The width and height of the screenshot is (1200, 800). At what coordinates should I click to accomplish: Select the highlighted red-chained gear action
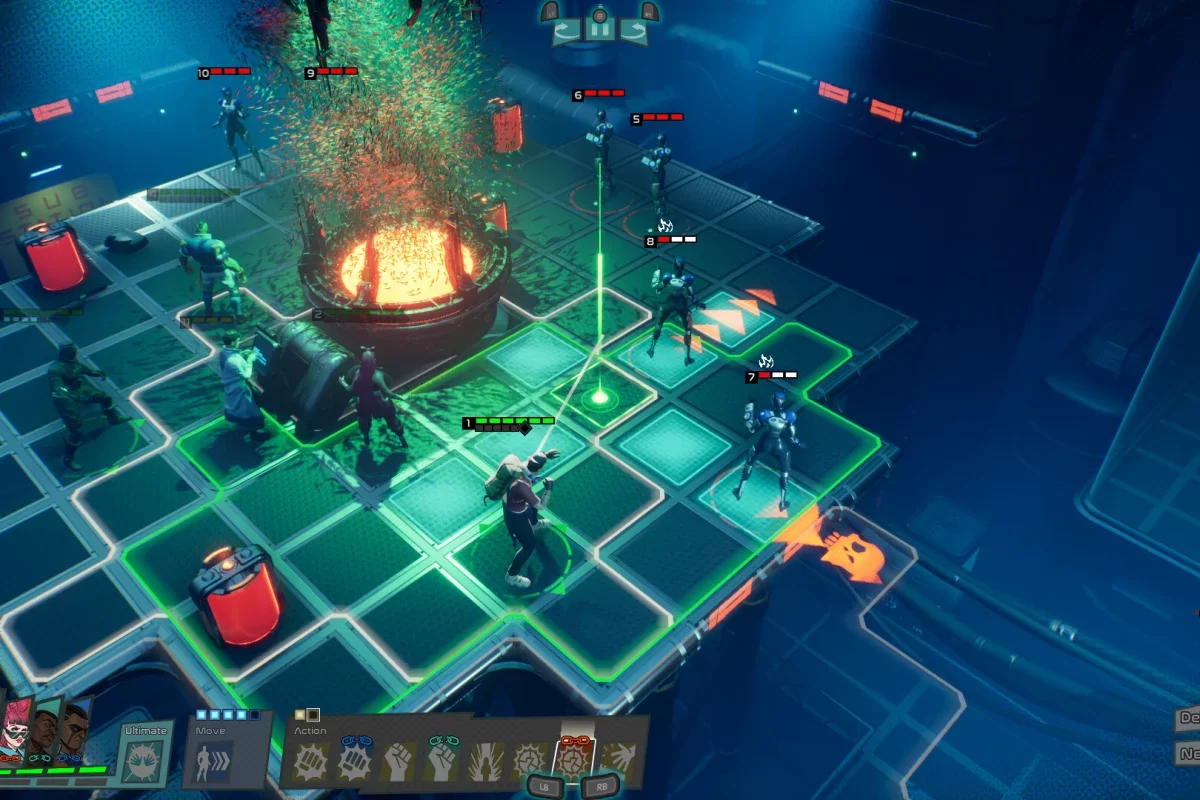574,757
